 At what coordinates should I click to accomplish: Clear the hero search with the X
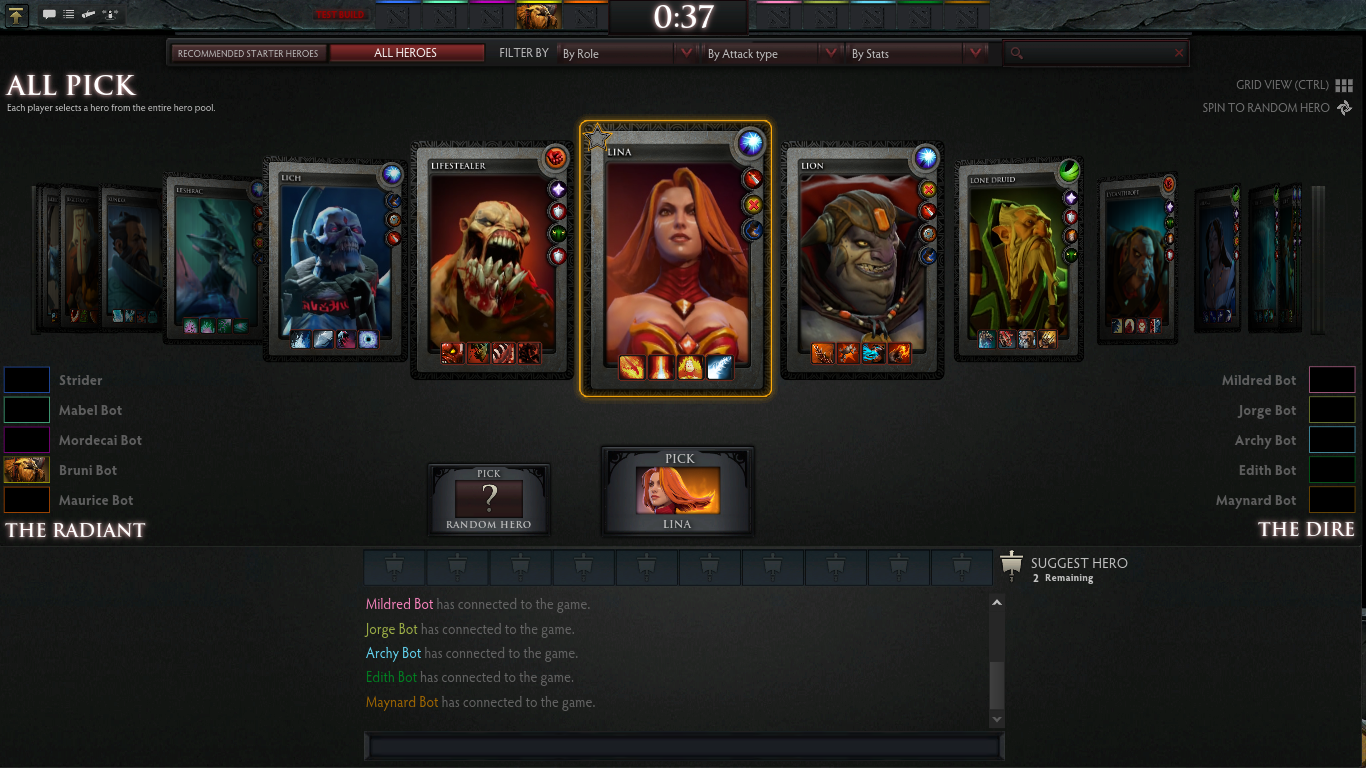click(x=1179, y=53)
